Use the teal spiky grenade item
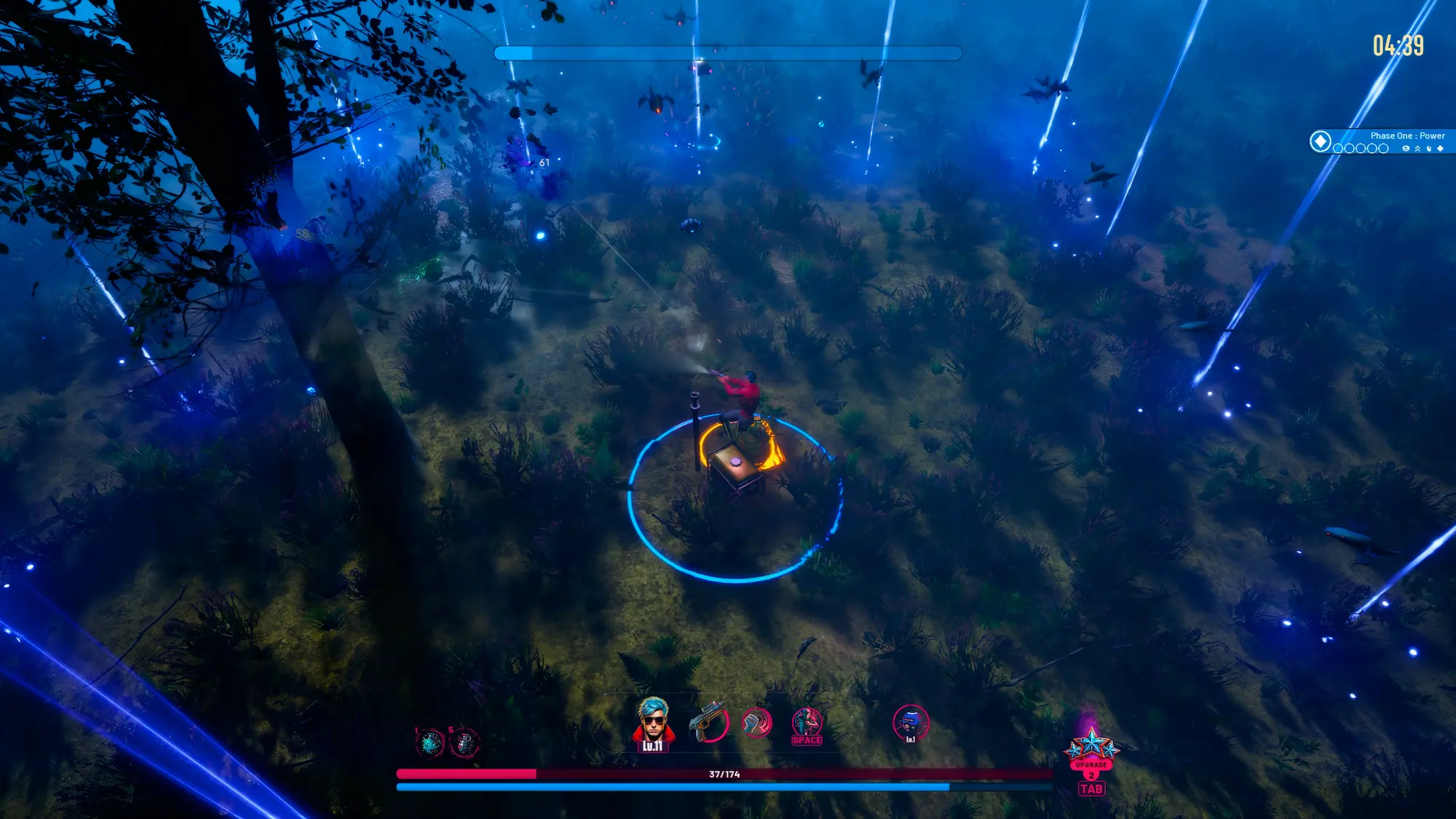Image resolution: width=1456 pixels, height=819 pixels. (x=430, y=743)
